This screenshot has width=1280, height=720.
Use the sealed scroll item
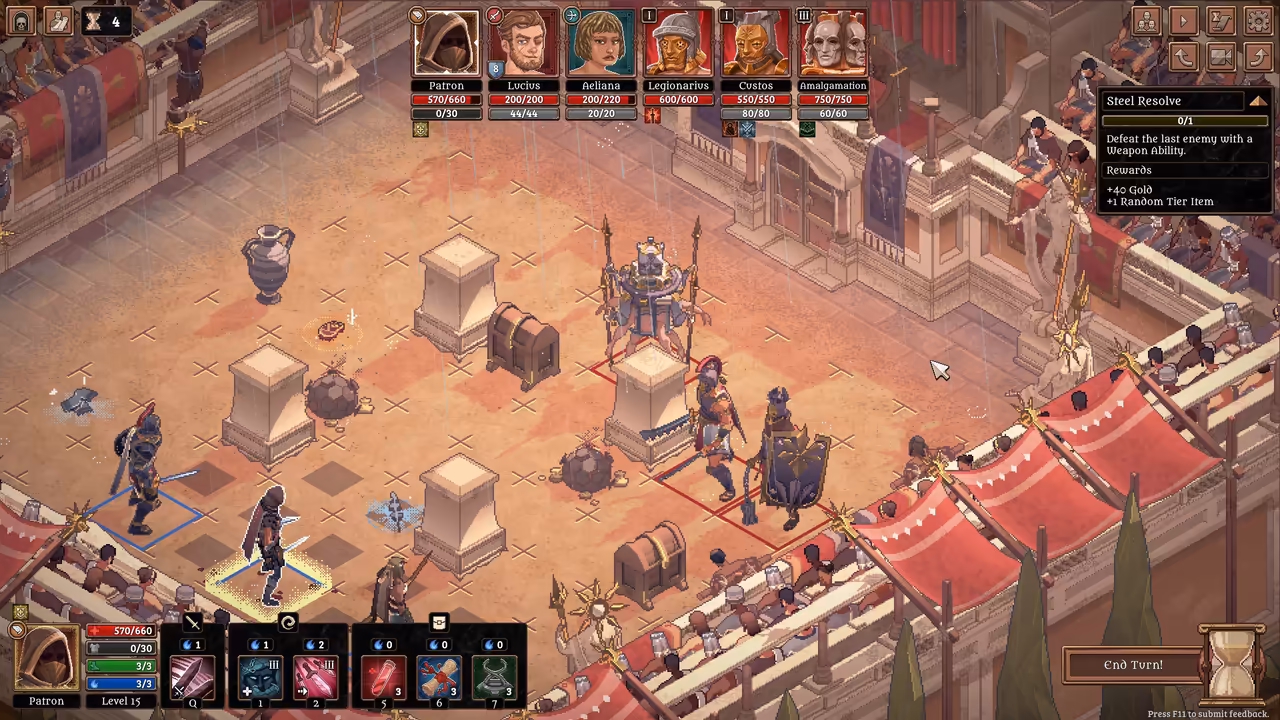439,677
